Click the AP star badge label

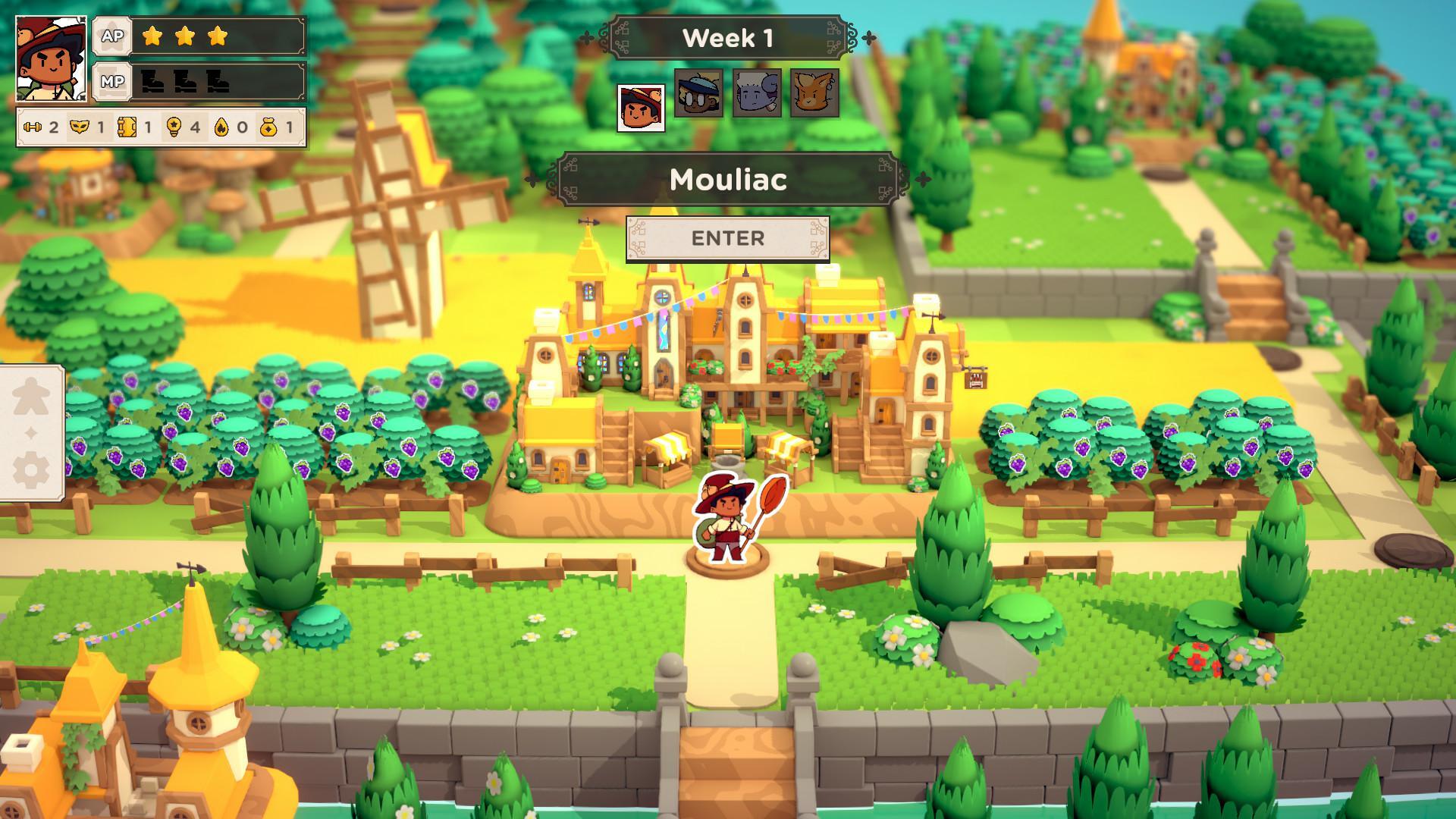coord(111,35)
